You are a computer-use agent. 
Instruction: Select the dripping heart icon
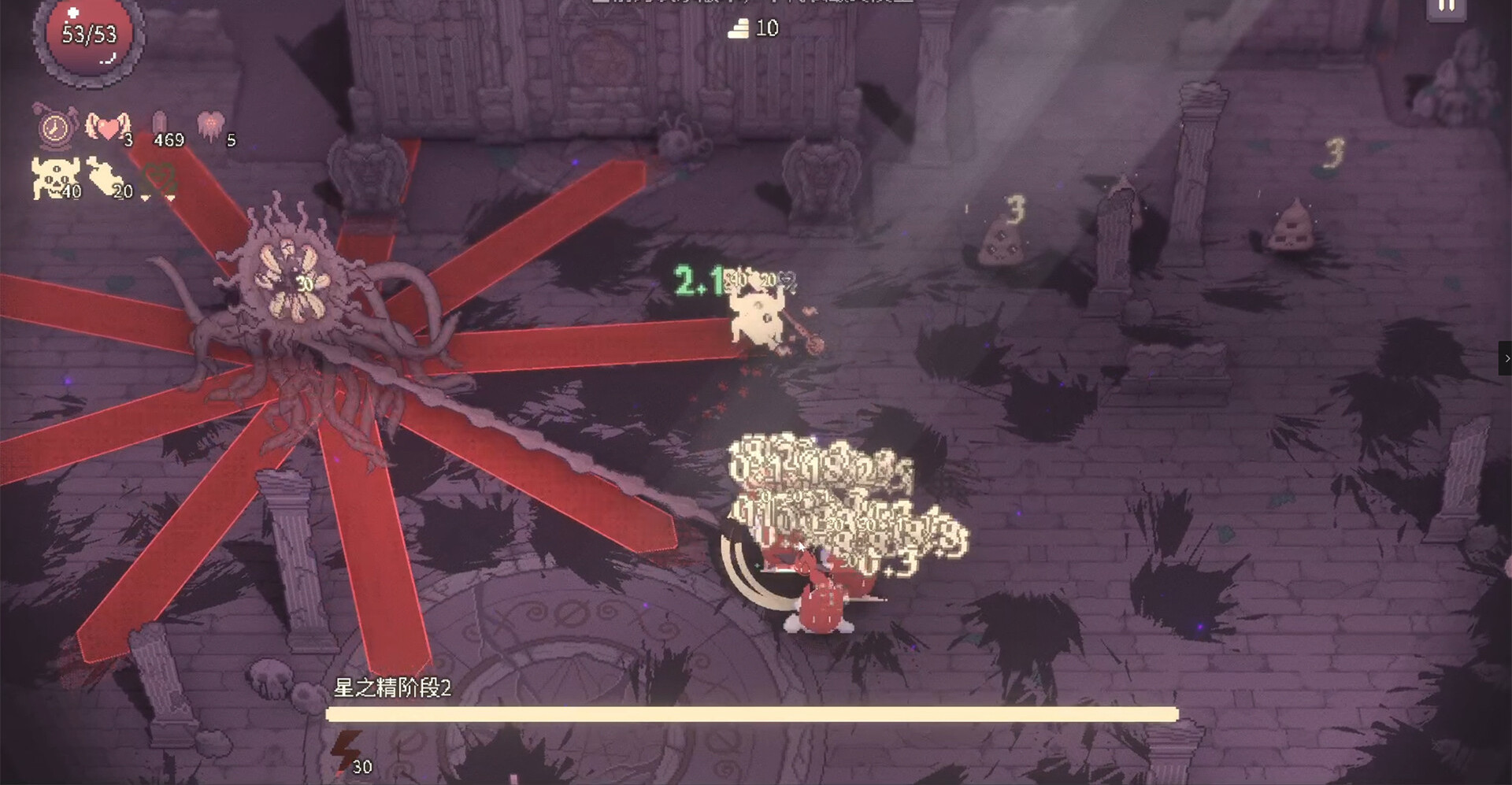210,125
